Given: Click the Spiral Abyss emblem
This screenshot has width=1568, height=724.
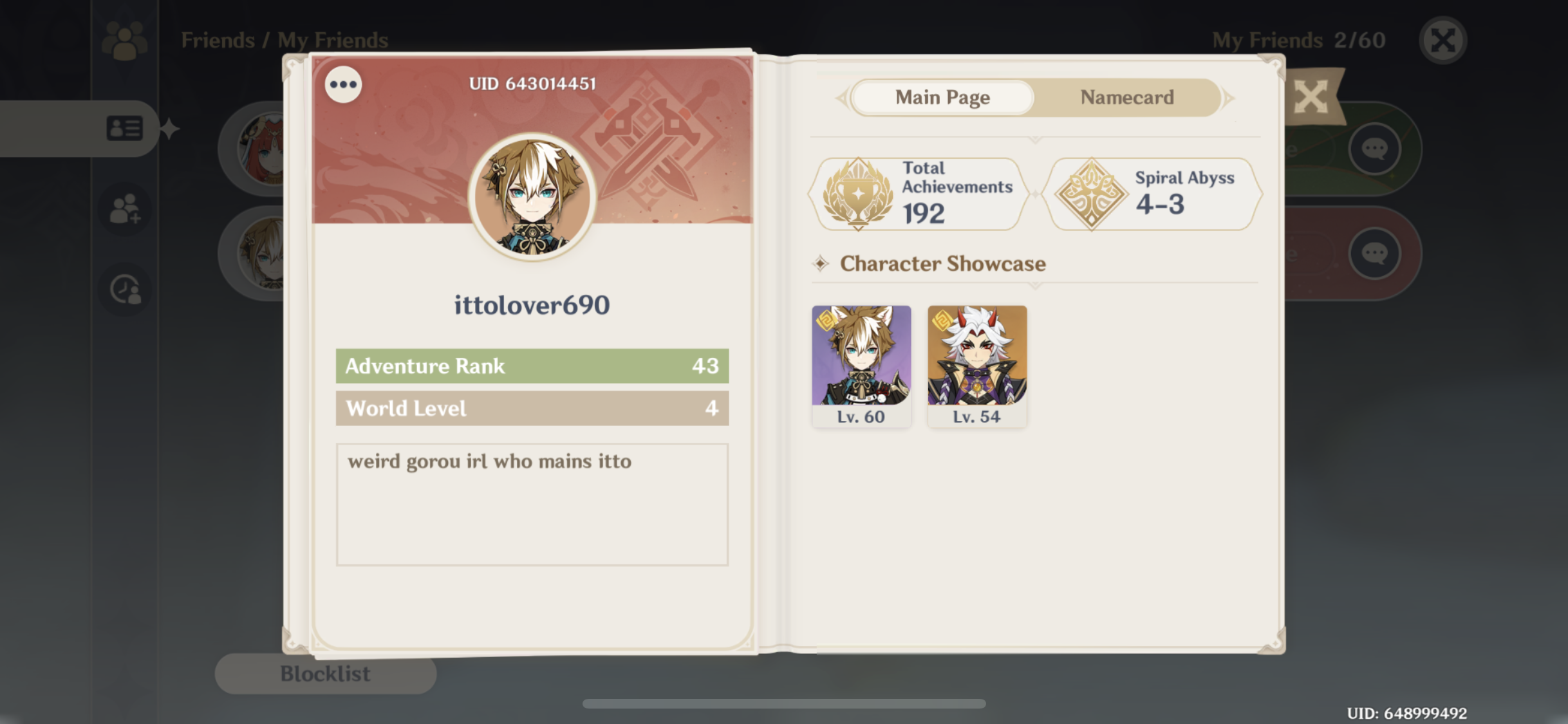Looking at the screenshot, I should tap(1092, 192).
